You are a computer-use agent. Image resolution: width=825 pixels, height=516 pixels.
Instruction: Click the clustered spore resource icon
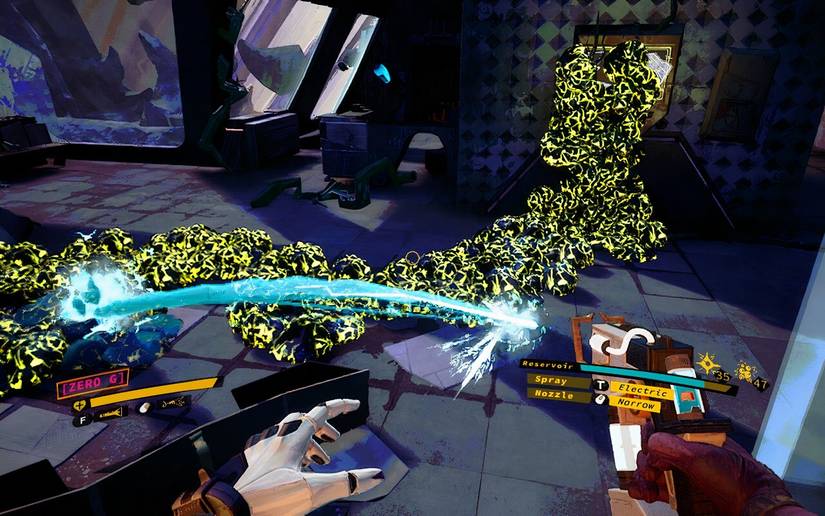click(743, 371)
